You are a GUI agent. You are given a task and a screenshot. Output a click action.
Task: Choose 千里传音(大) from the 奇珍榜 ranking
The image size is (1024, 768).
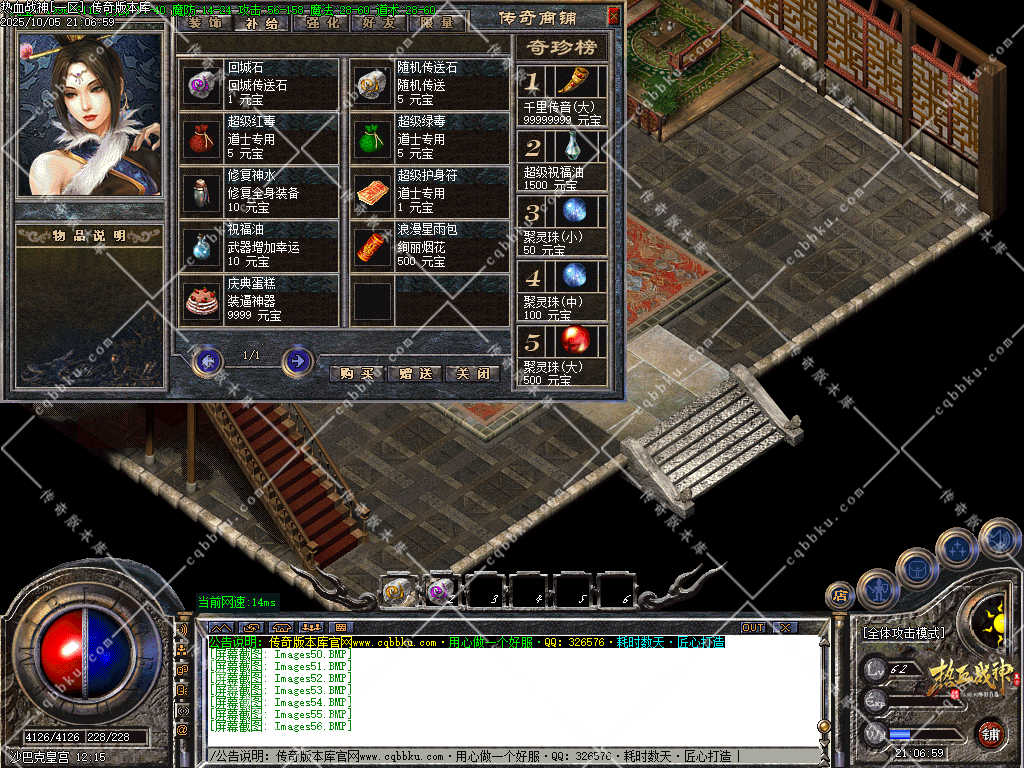pyautogui.click(x=574, y=82)
